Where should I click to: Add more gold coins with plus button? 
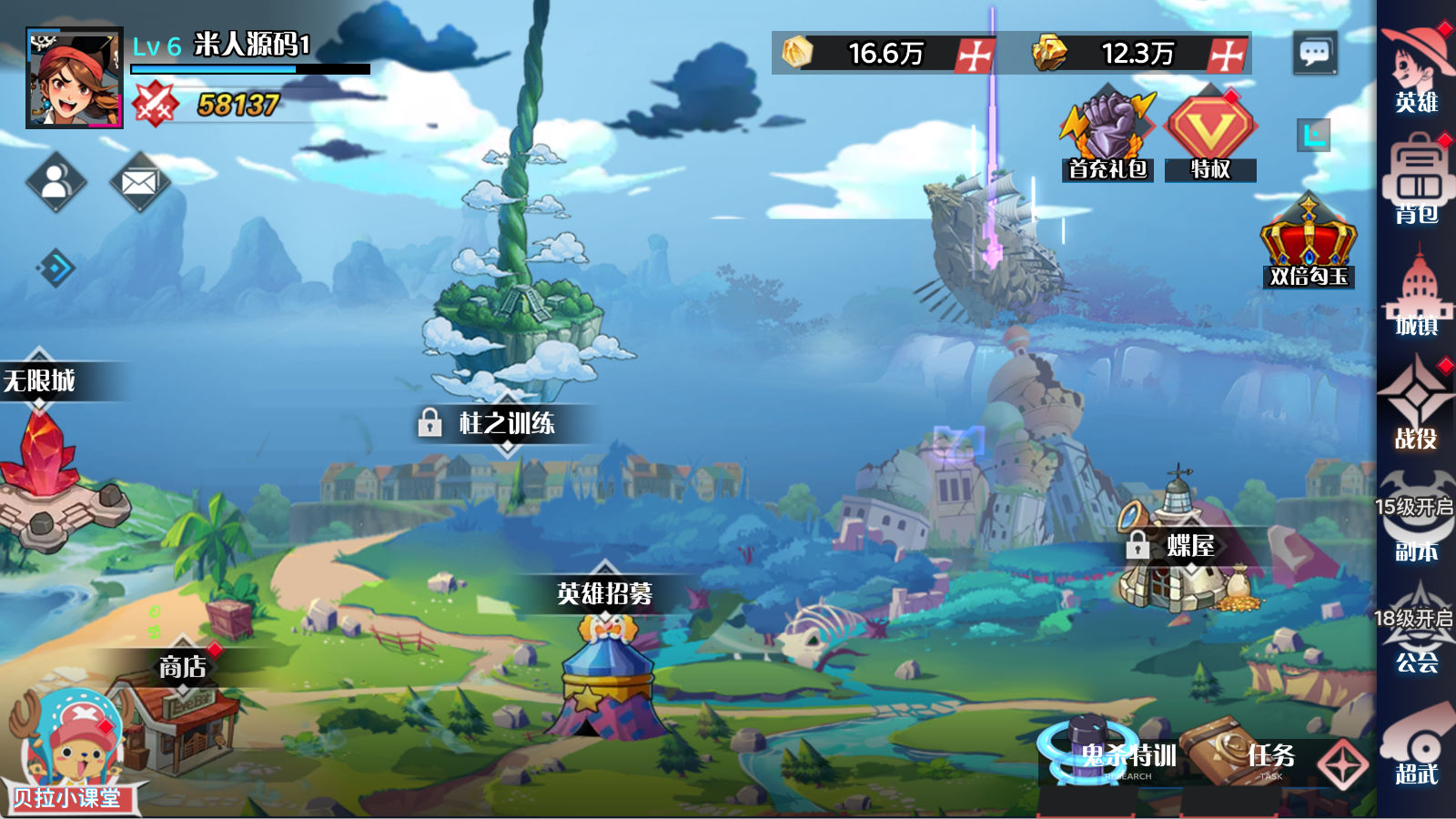(x=975, y=55)
